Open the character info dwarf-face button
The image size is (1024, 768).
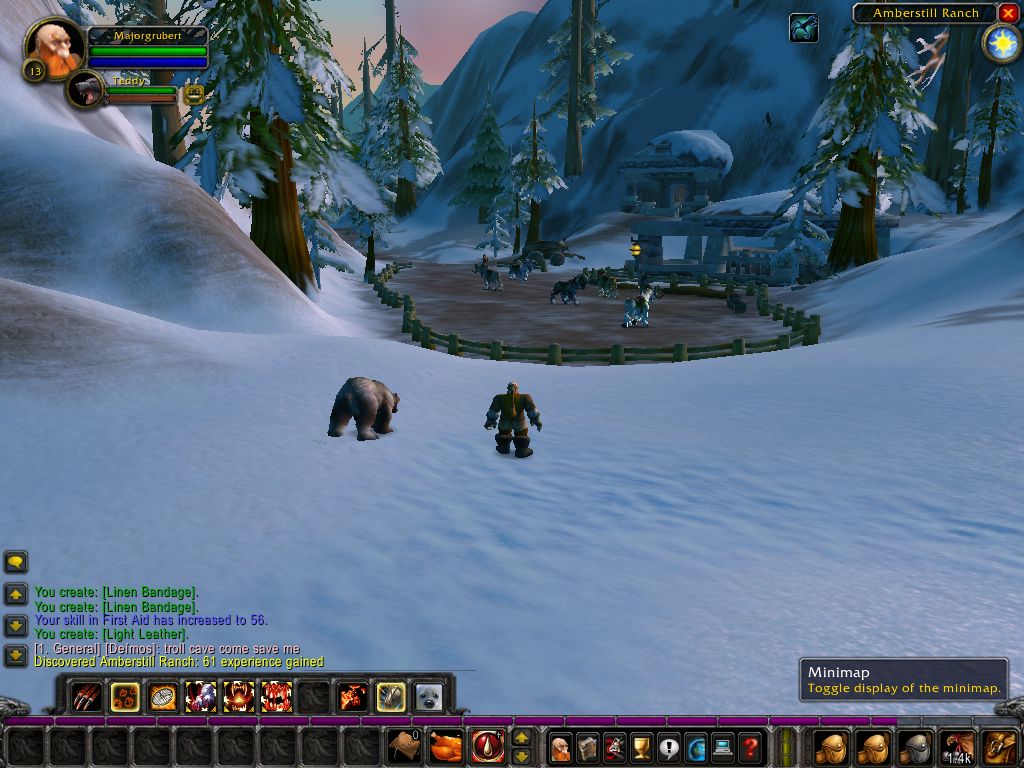coord(561,747)
